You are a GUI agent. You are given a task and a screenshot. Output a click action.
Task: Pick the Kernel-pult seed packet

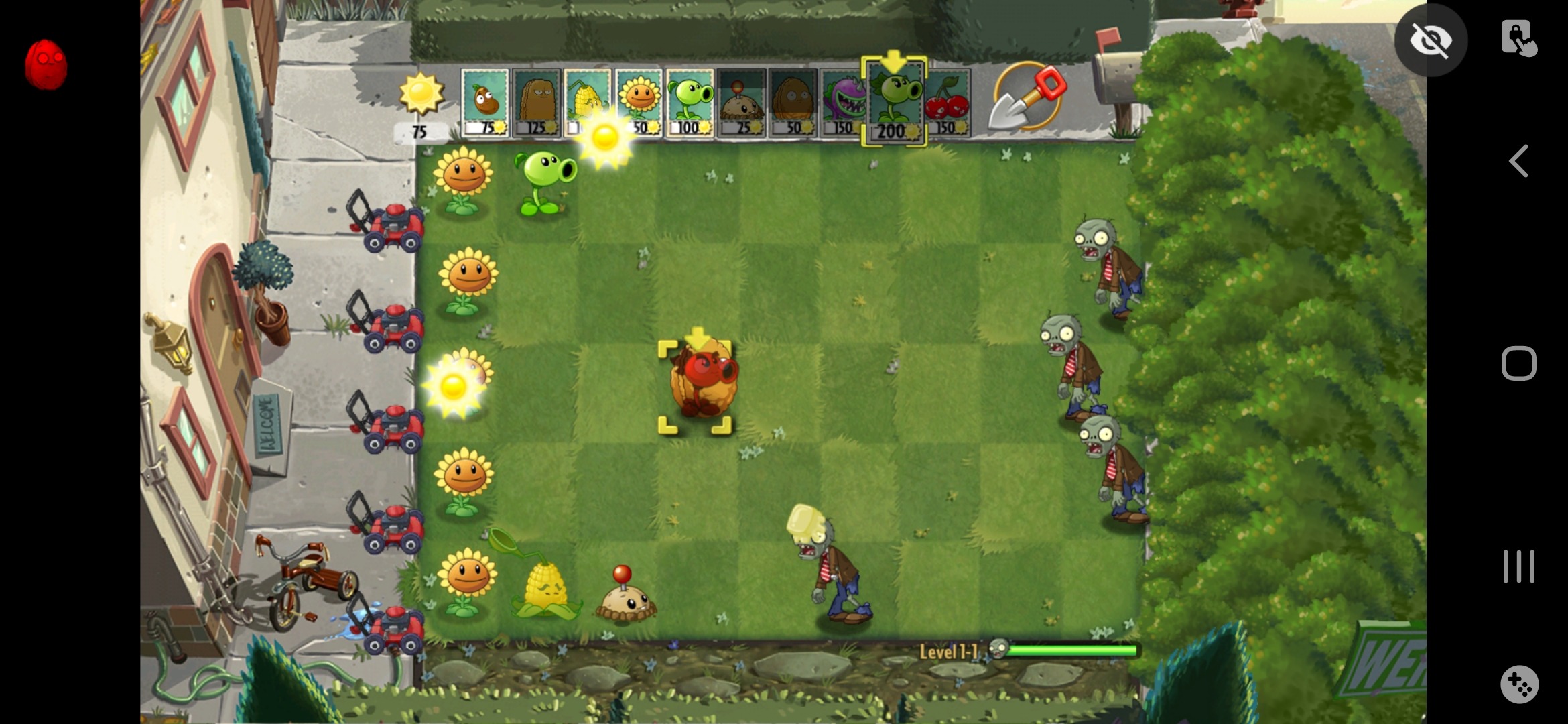coord(590,102)
